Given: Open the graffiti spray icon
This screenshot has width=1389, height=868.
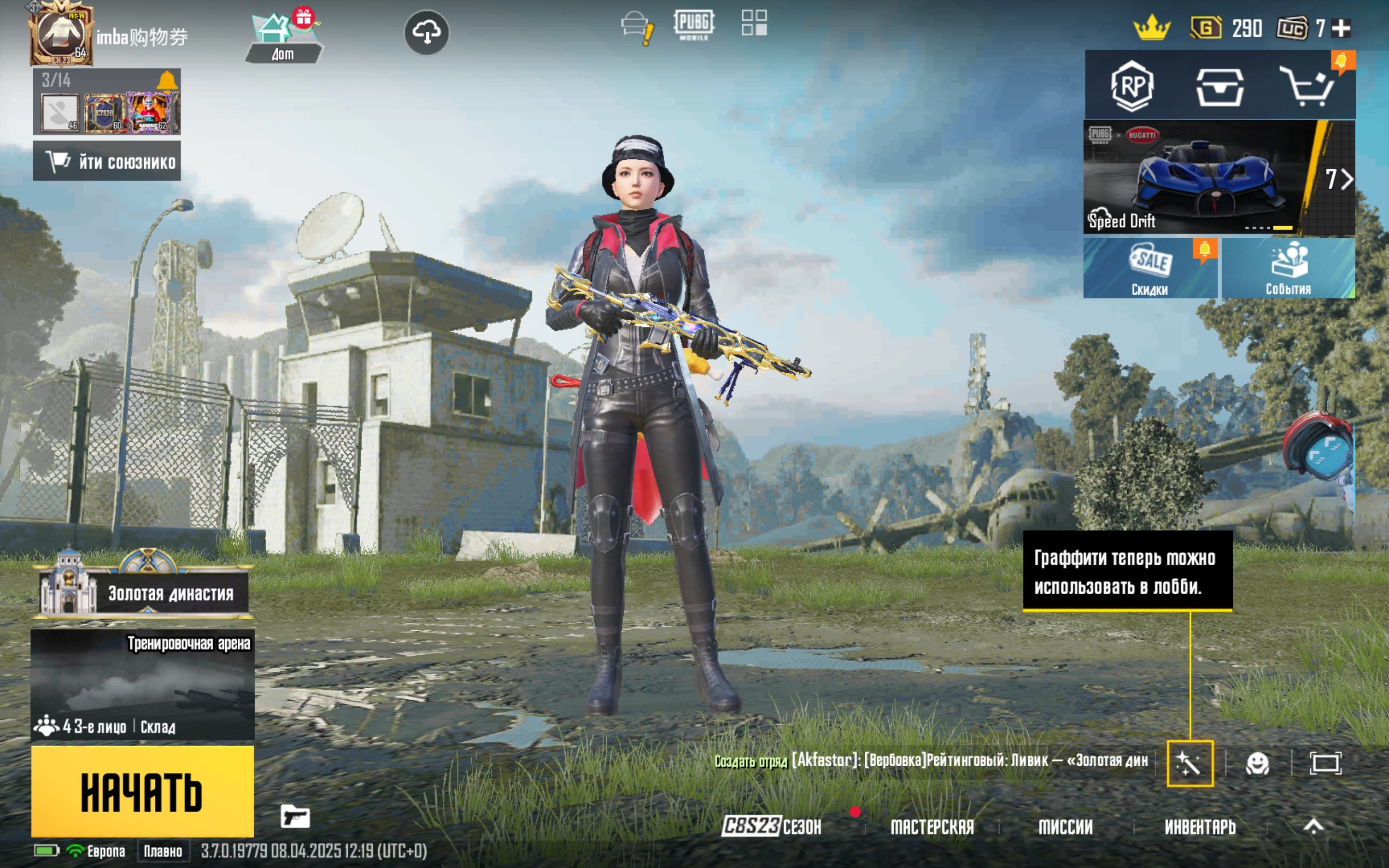Looking at the screenshot, I should pos(1190,763).
